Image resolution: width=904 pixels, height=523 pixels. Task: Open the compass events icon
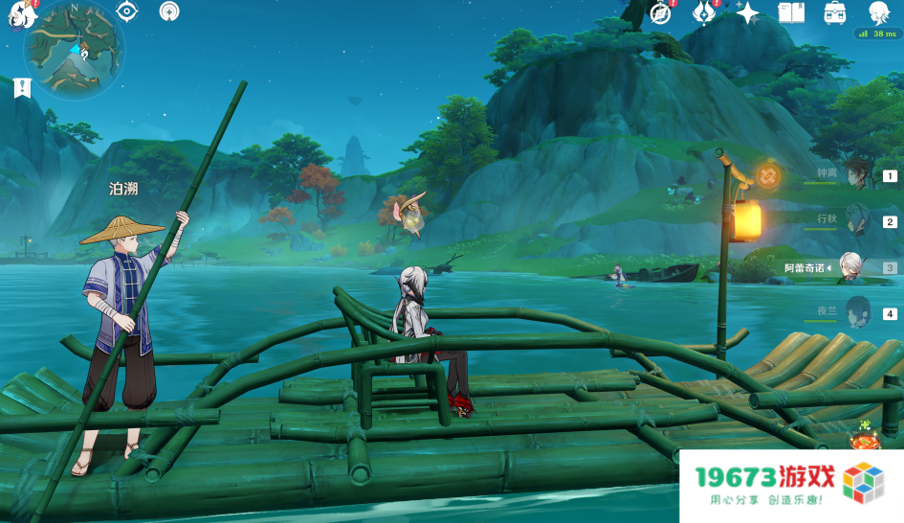(x=660, y=12)
